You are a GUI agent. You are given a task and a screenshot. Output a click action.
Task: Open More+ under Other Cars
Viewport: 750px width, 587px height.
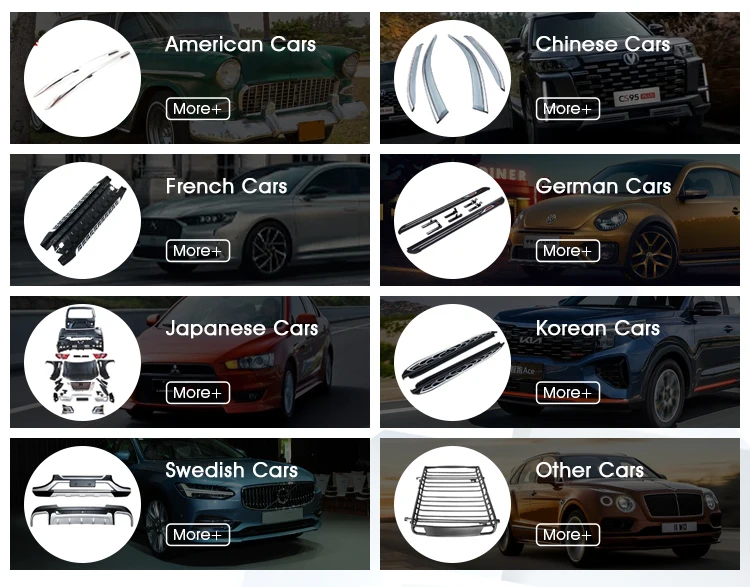pyautogui.click(x=567, y=534)
